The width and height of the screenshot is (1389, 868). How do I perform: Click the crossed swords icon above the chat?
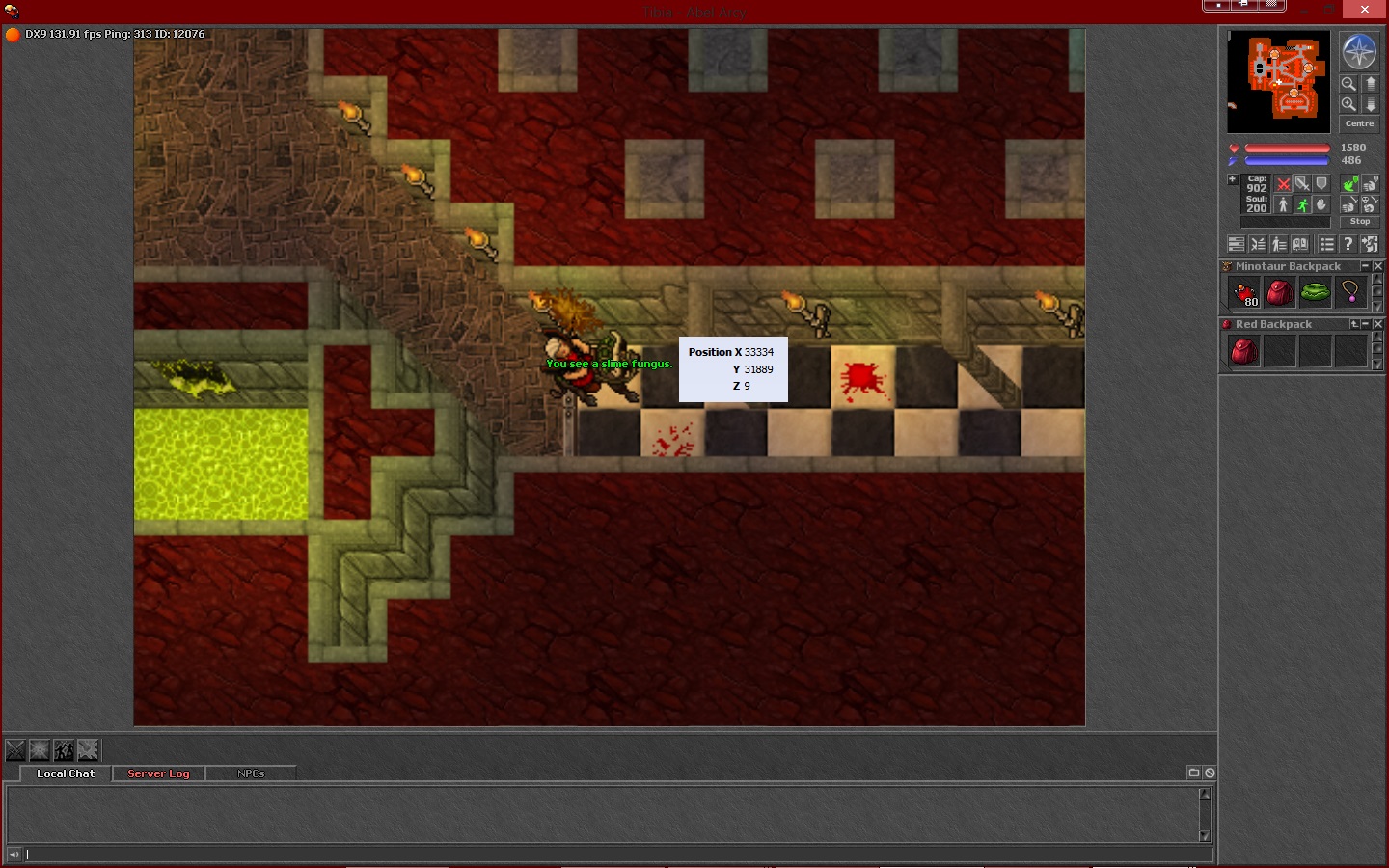pyautogui.click(x=16, y=750)
